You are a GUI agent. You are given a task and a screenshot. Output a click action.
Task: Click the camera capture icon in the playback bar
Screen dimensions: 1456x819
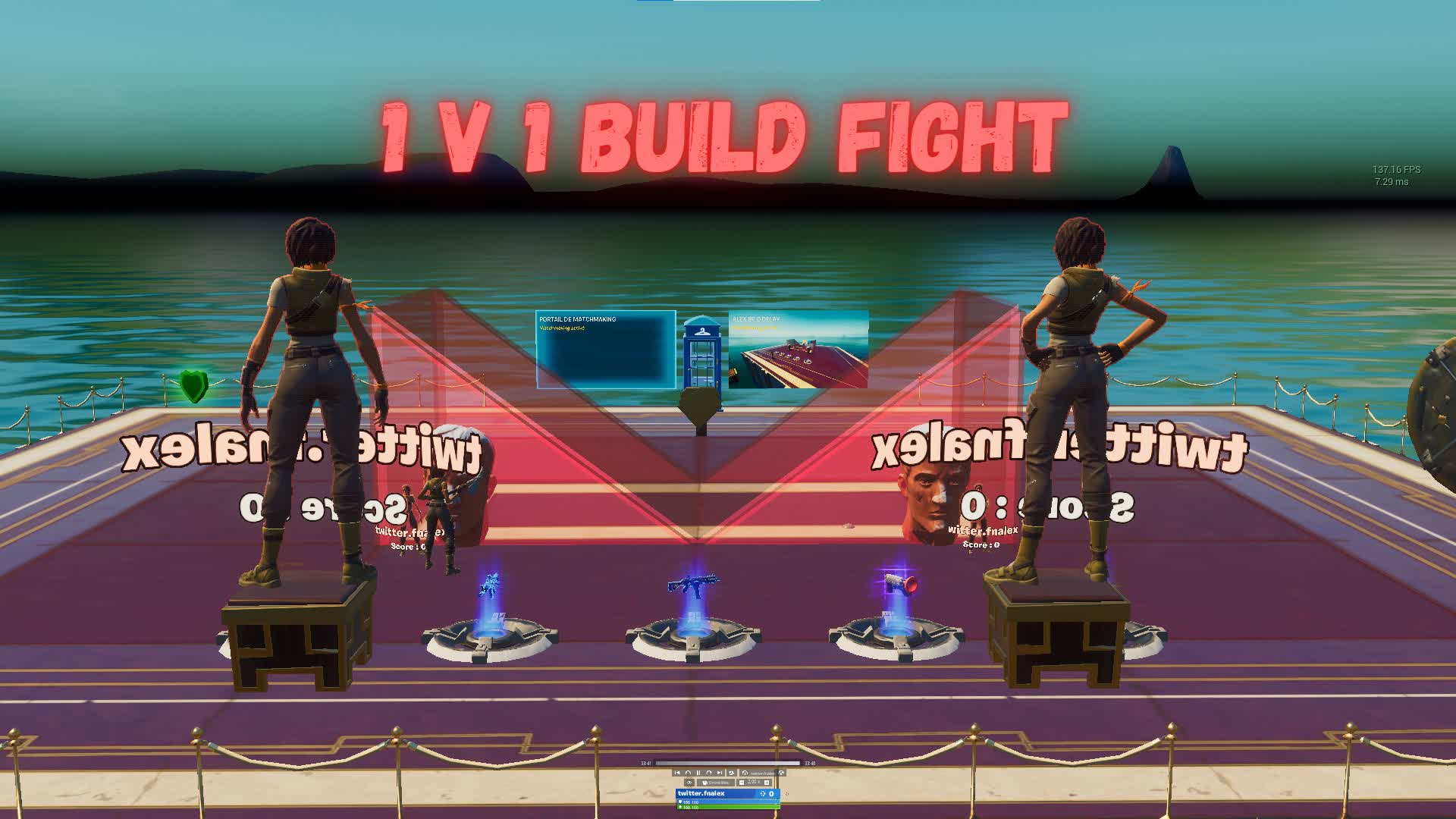pos(731,773)
